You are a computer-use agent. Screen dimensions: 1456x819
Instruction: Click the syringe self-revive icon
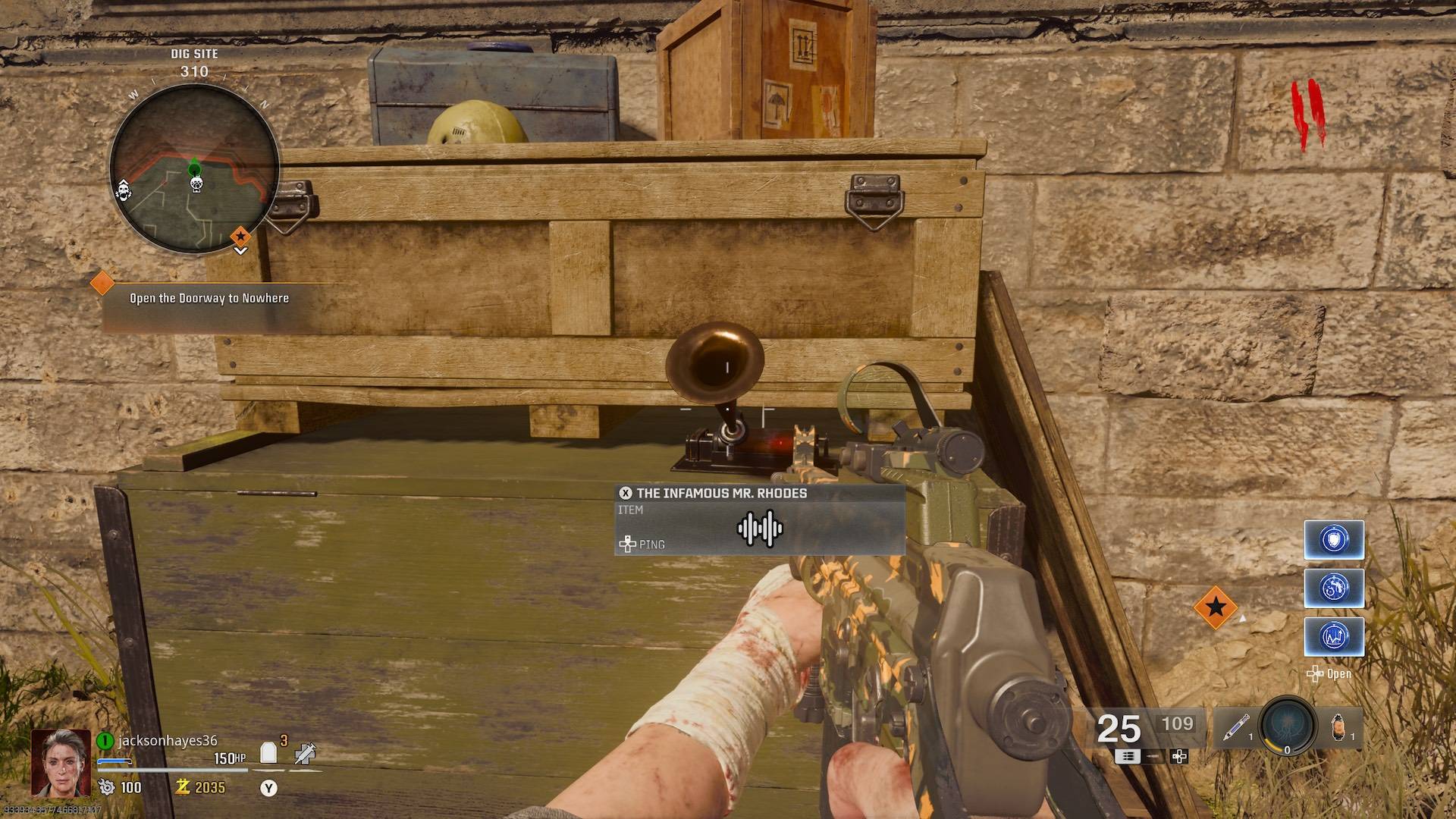point(304,753)
